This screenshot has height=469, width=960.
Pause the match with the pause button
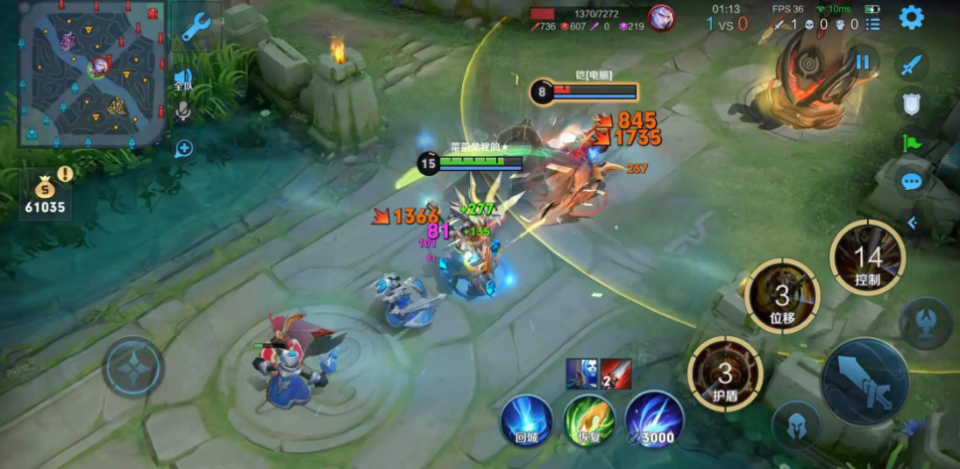click(862, 61)
